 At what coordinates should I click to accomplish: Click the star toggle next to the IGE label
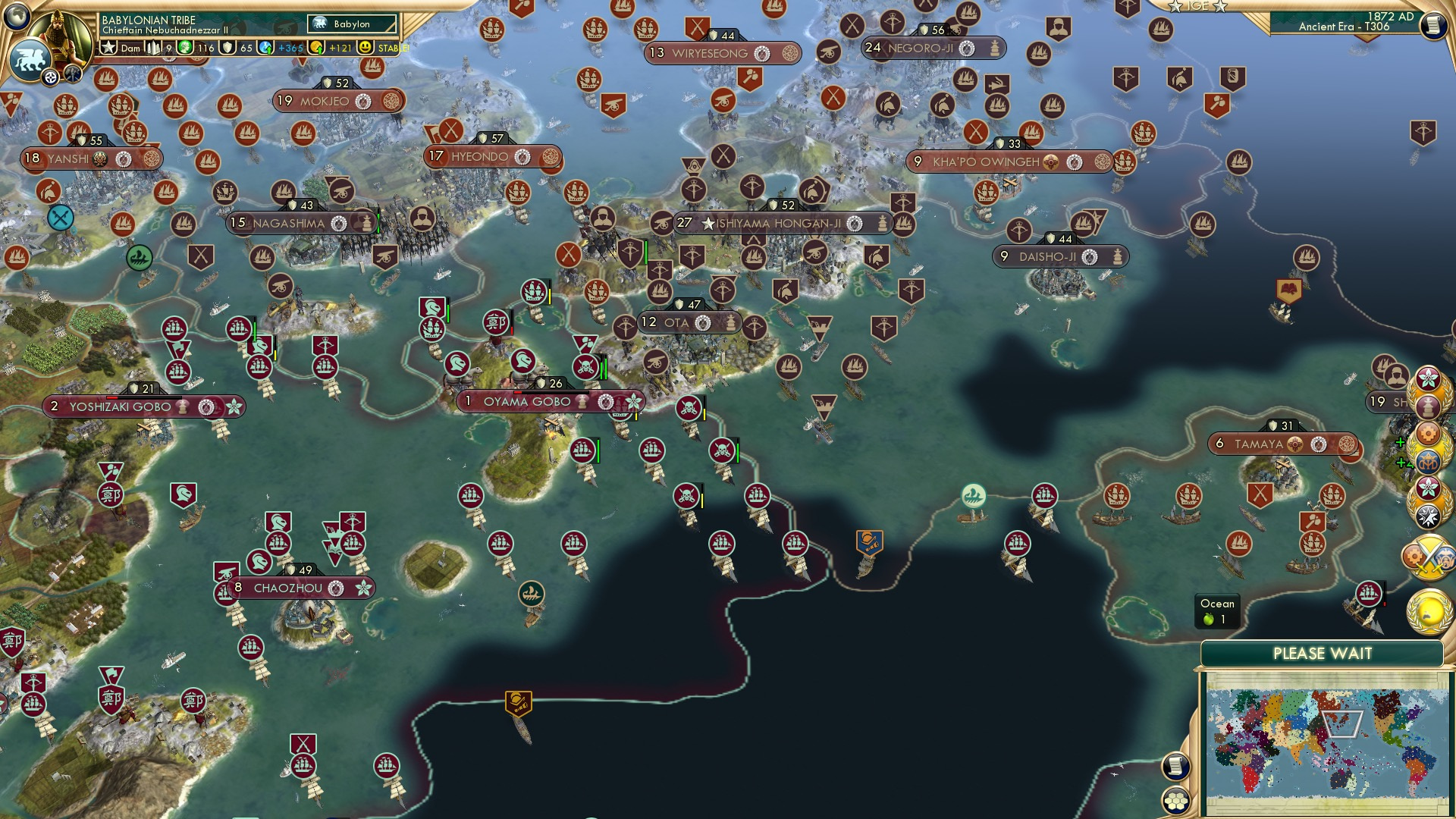(x=1175, y=7)
